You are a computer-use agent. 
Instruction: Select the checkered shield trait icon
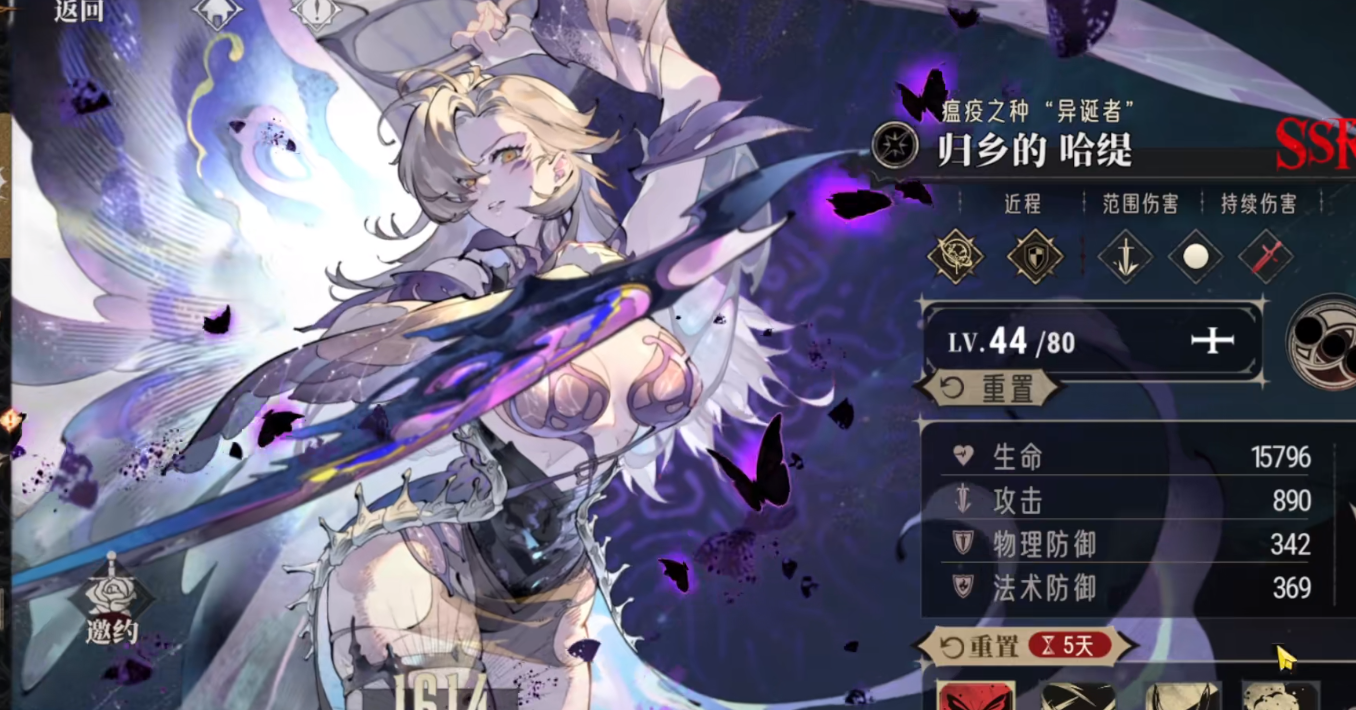click(x=1035, y=257)
